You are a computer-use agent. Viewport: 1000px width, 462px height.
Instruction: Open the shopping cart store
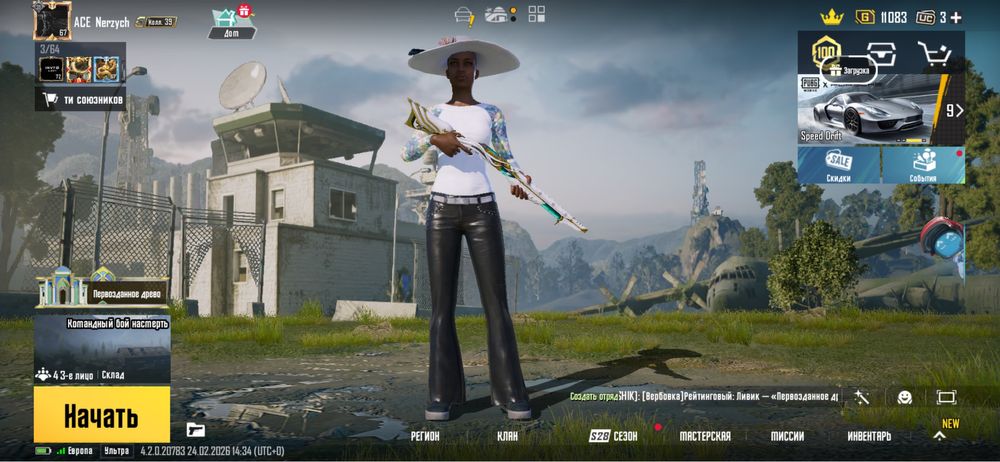click(x=936, y=54)
